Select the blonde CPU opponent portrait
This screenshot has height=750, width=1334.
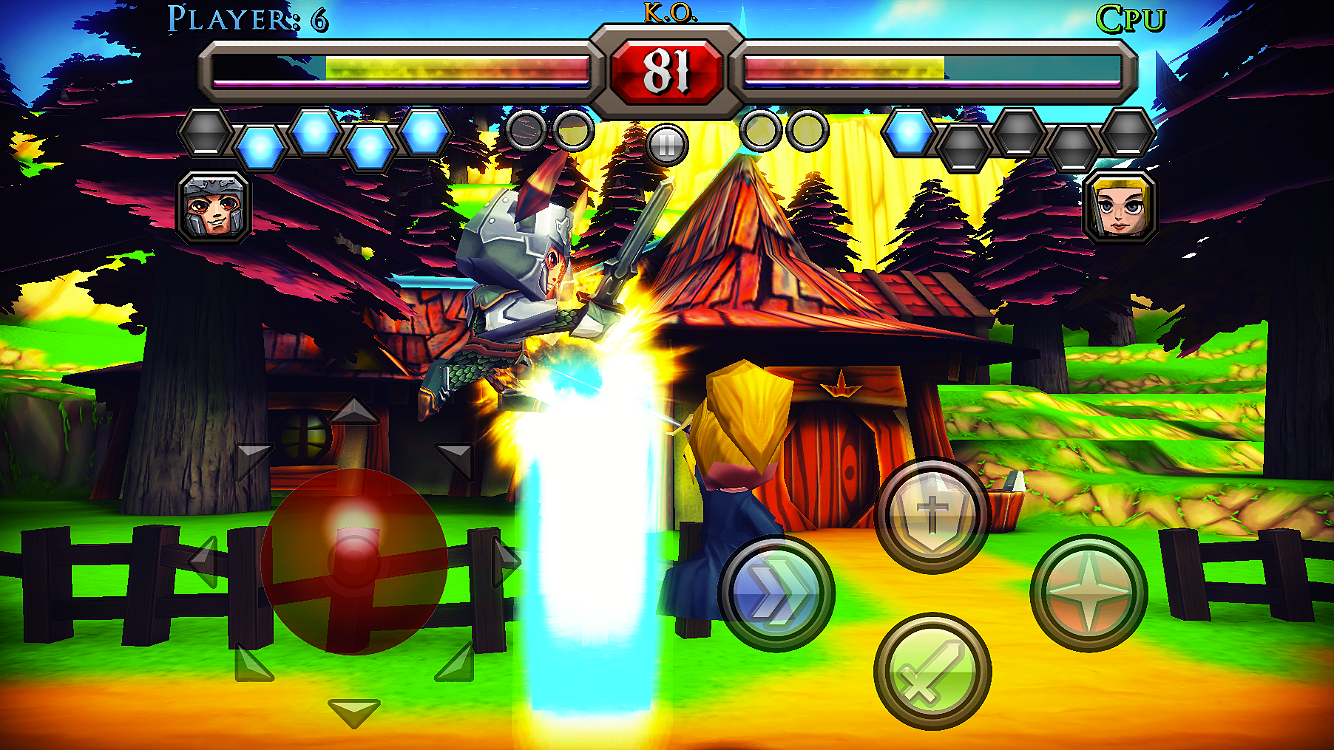click(x=1120, y=207)
